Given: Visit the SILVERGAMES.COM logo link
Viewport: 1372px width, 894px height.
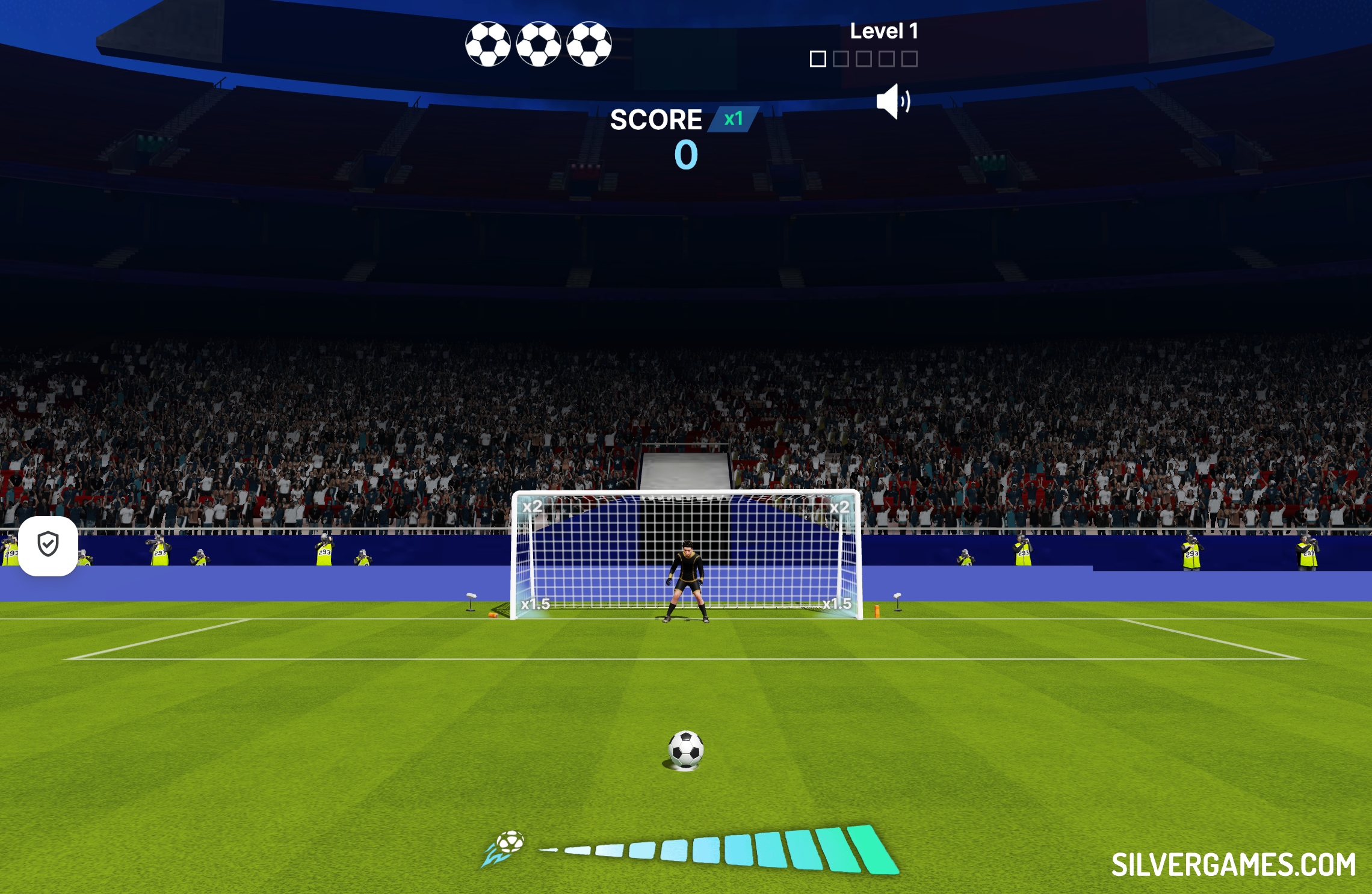Looking at the screenshot, I should (x=1233, y=865).
